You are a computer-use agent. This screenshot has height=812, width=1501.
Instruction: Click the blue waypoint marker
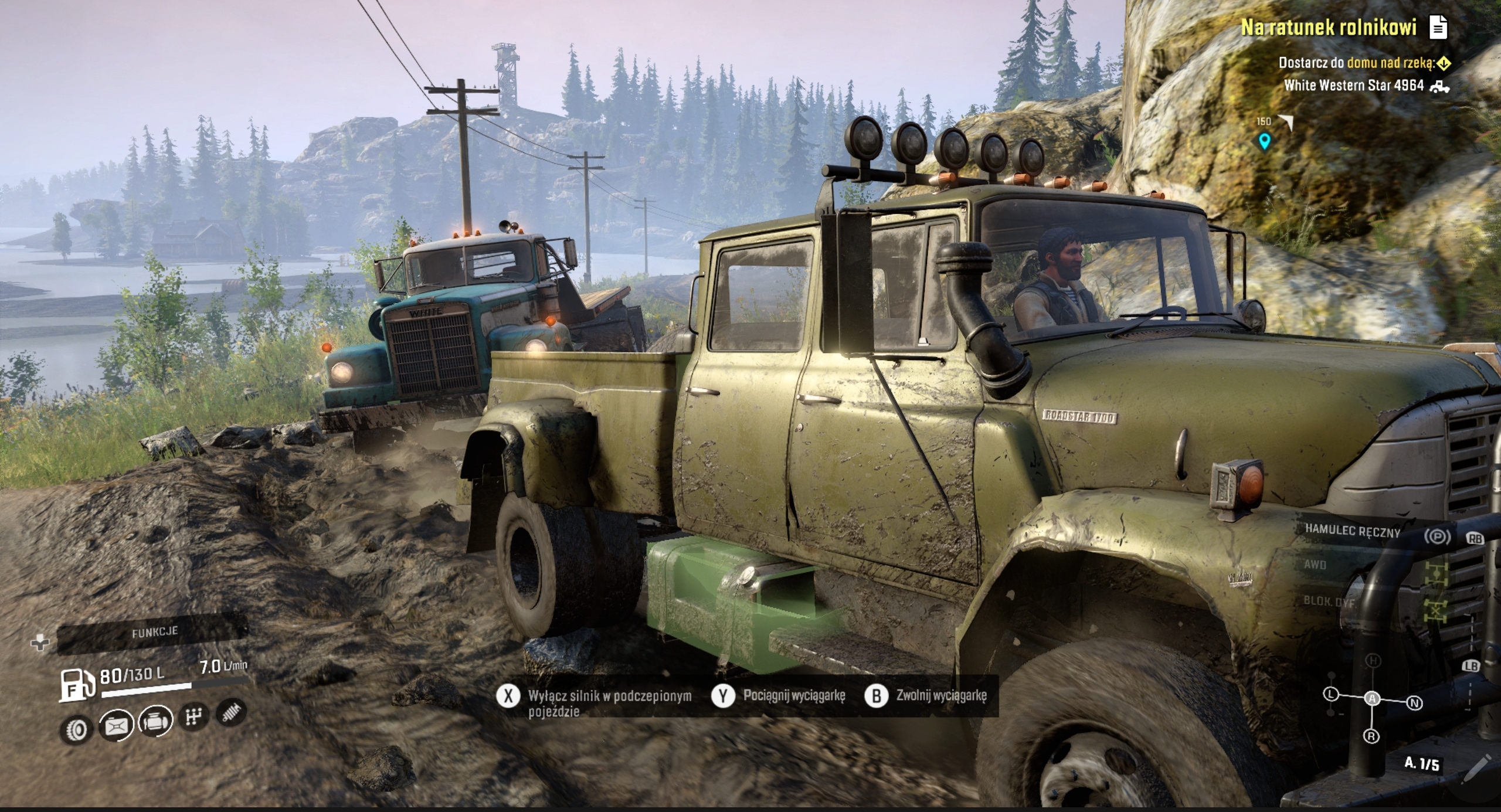(1264, 141)
